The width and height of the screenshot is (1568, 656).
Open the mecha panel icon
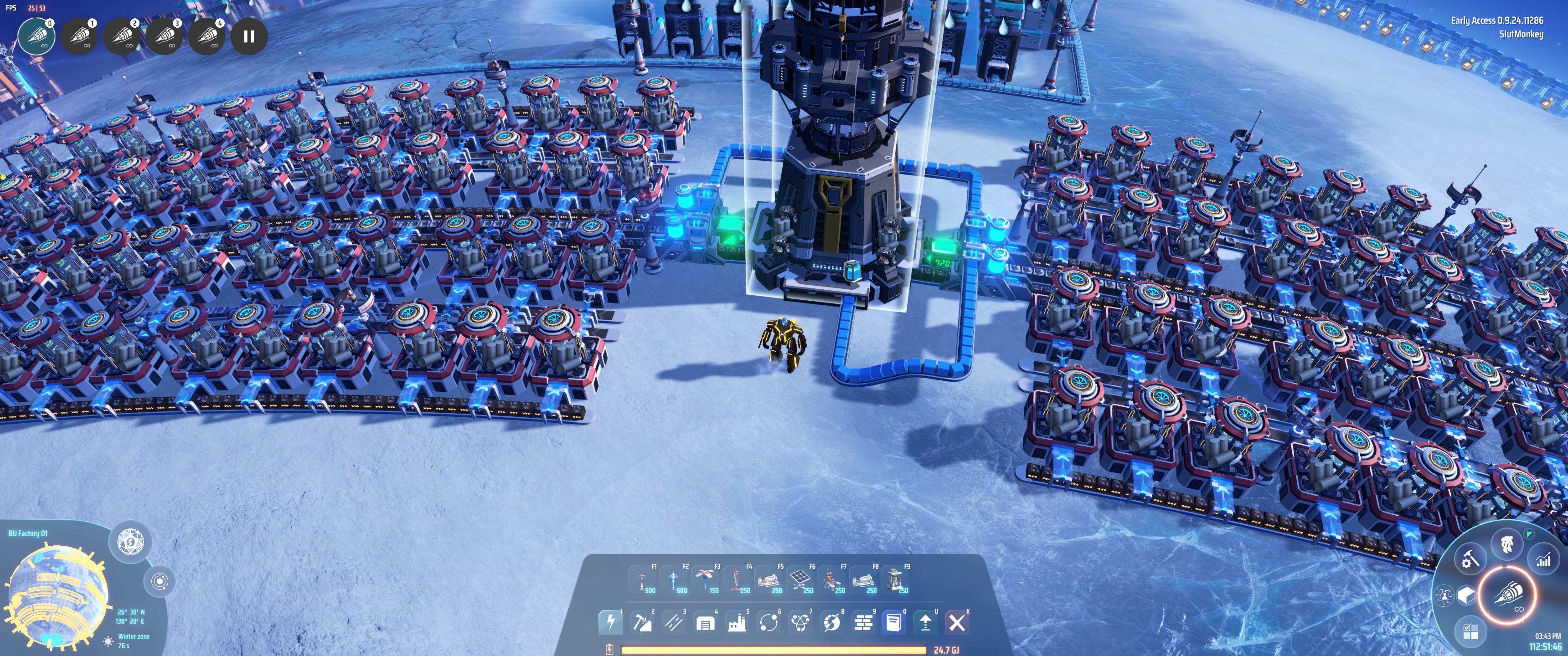[x=1506, y=543]
